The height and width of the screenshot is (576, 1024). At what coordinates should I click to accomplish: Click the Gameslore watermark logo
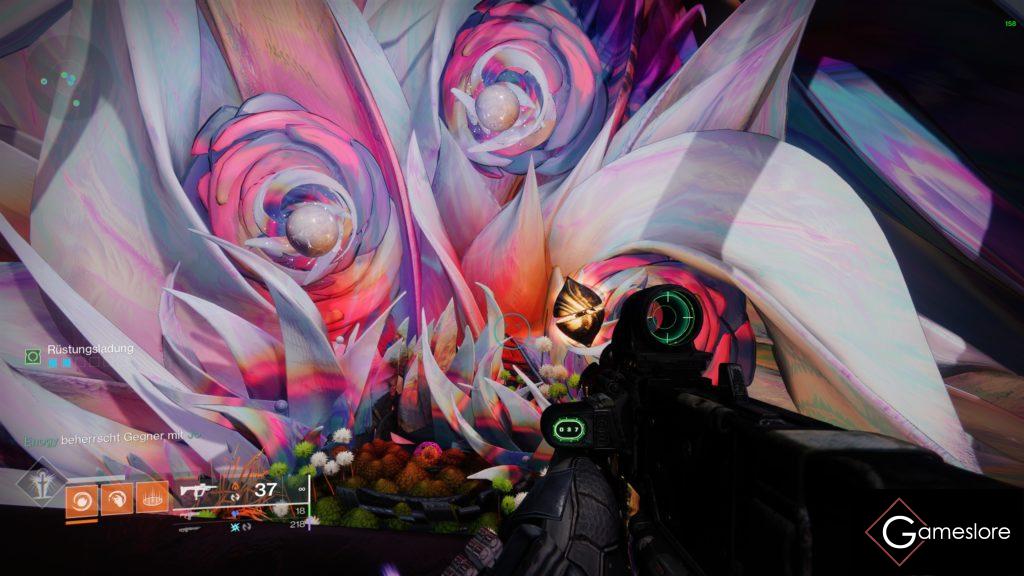(937, 532)
